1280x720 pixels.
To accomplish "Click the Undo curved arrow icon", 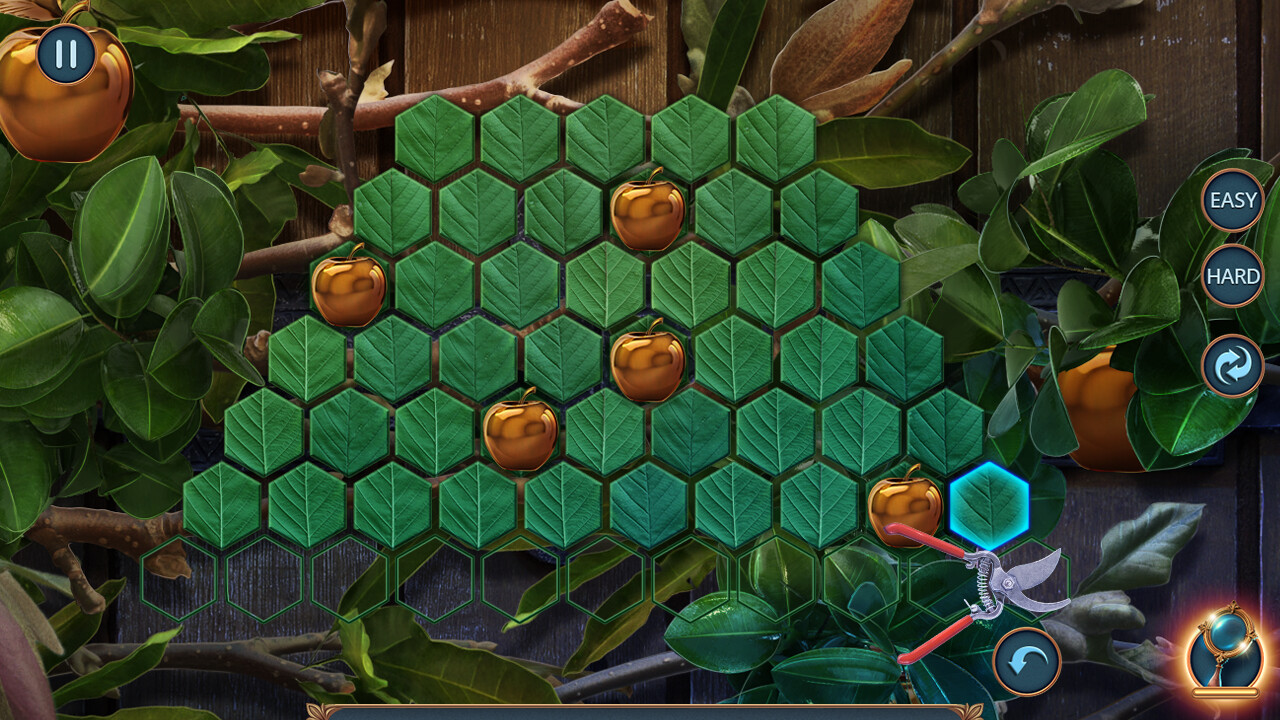I will tap(1027, 661).
